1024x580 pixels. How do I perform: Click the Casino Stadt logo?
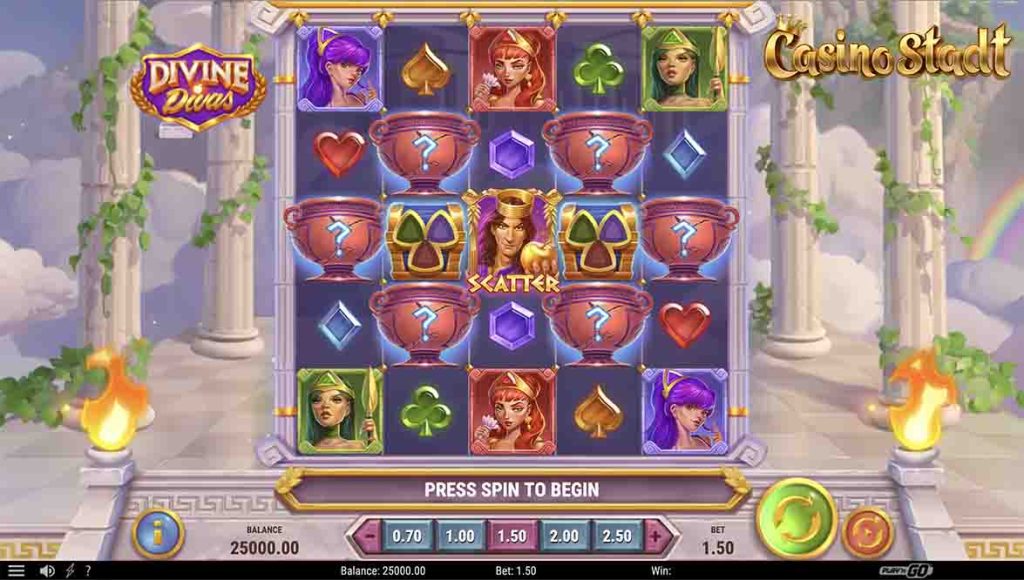[888, 52]
